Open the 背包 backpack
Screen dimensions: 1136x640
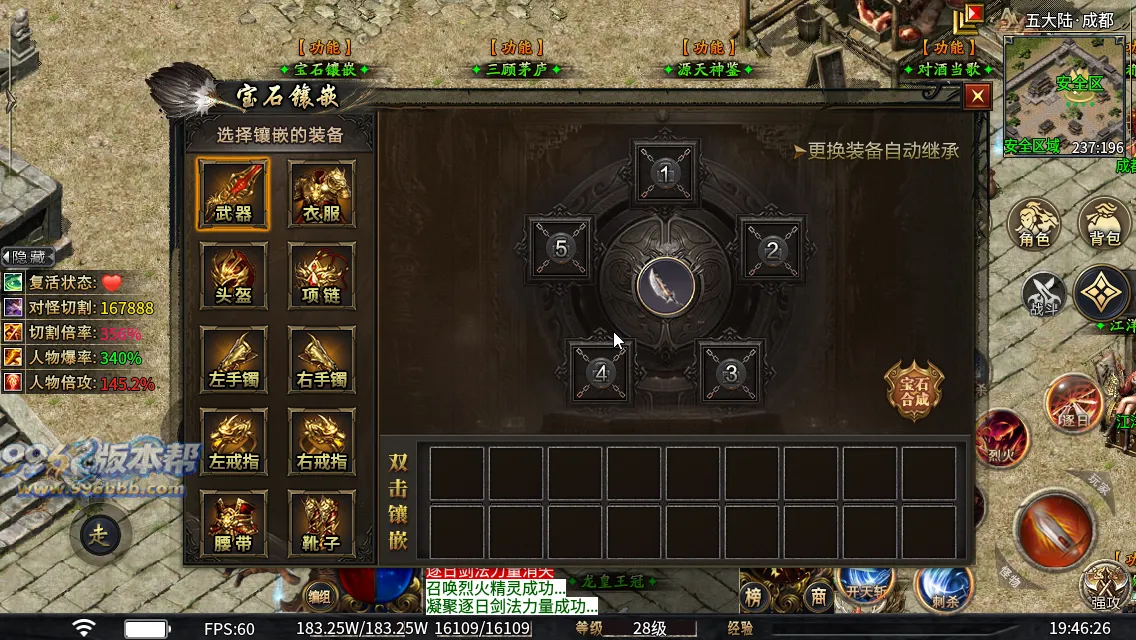1104,223
